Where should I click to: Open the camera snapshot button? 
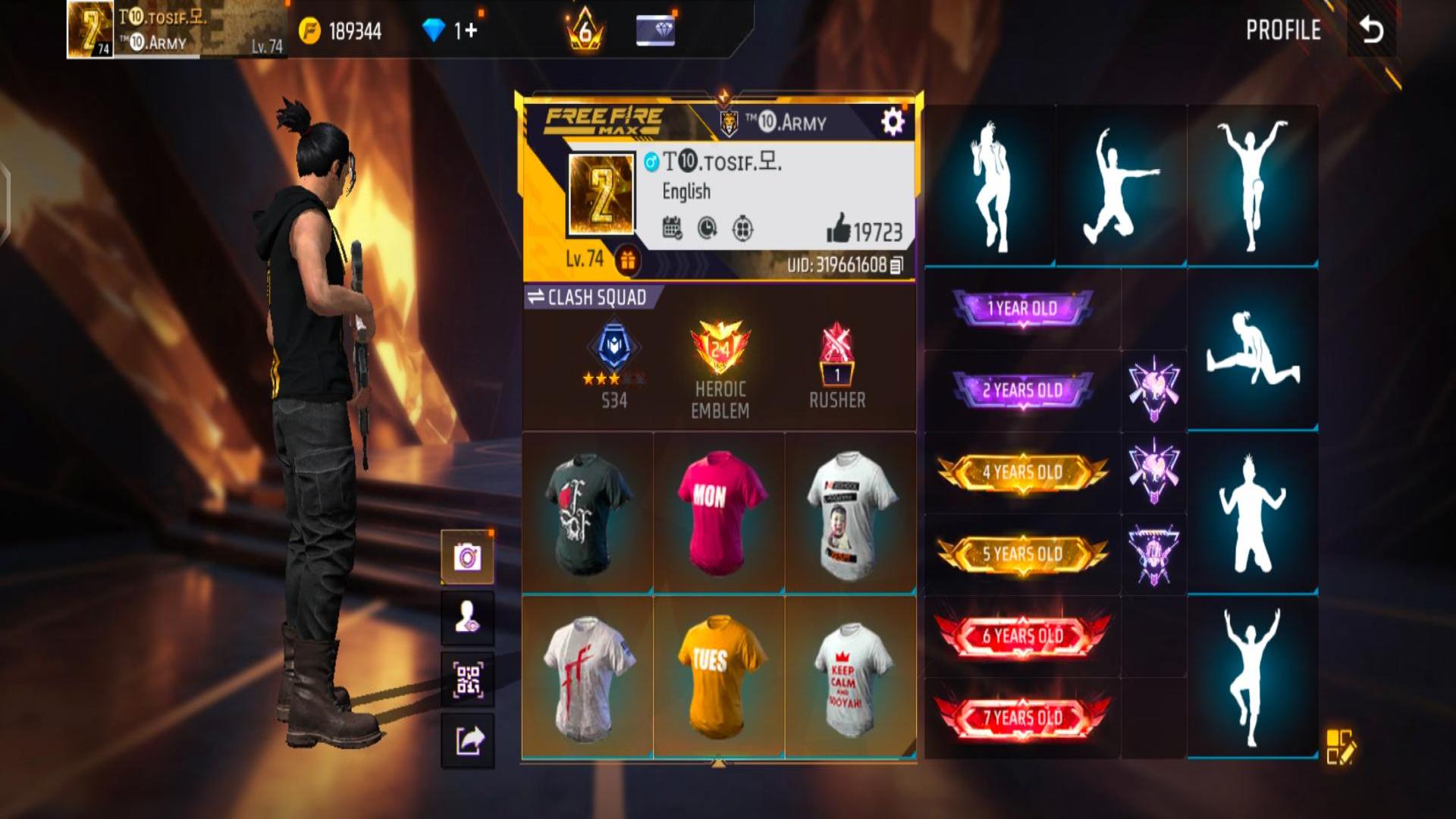[468, 557]
